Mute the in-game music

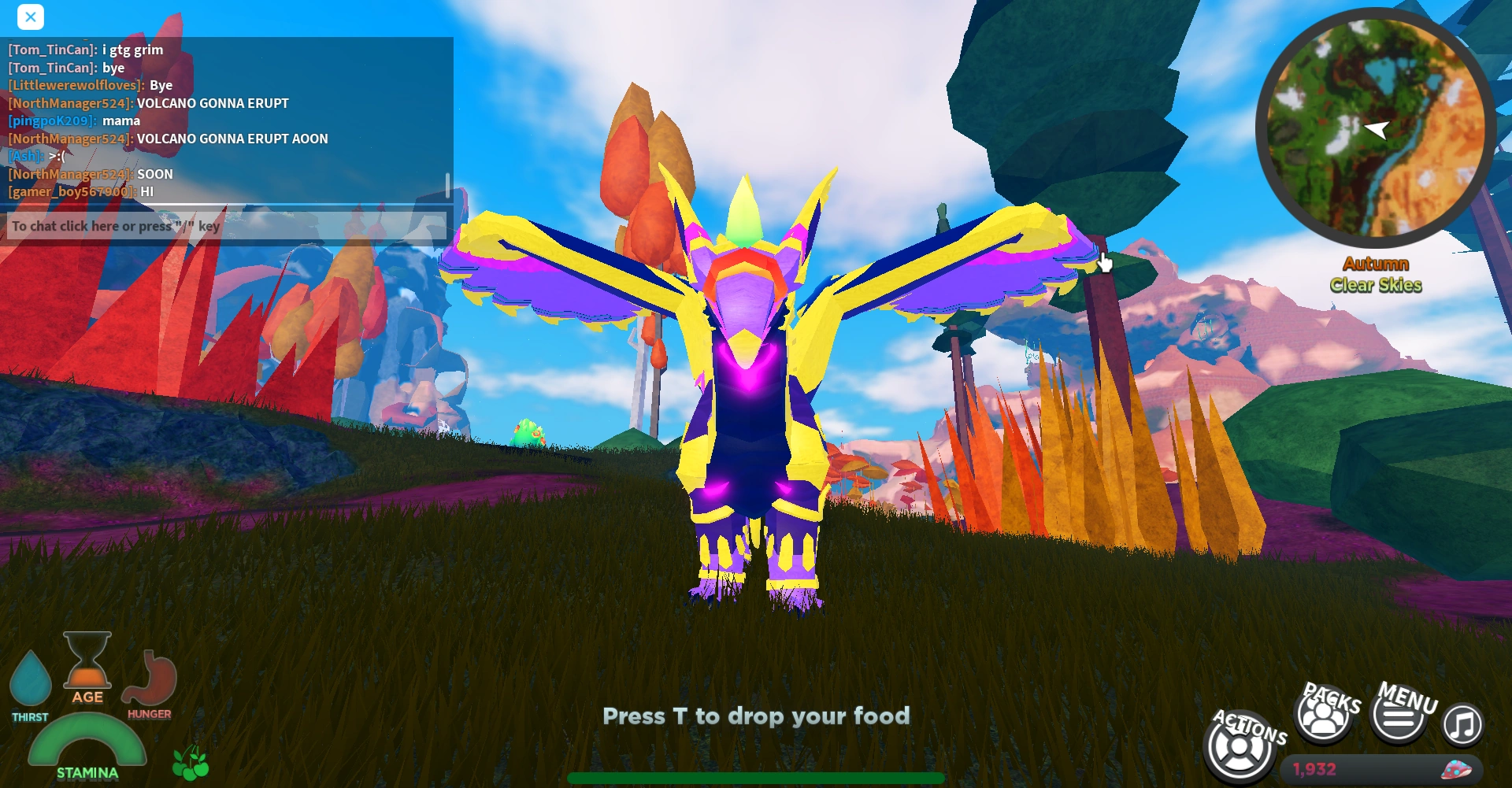(x=1462, y=724)
